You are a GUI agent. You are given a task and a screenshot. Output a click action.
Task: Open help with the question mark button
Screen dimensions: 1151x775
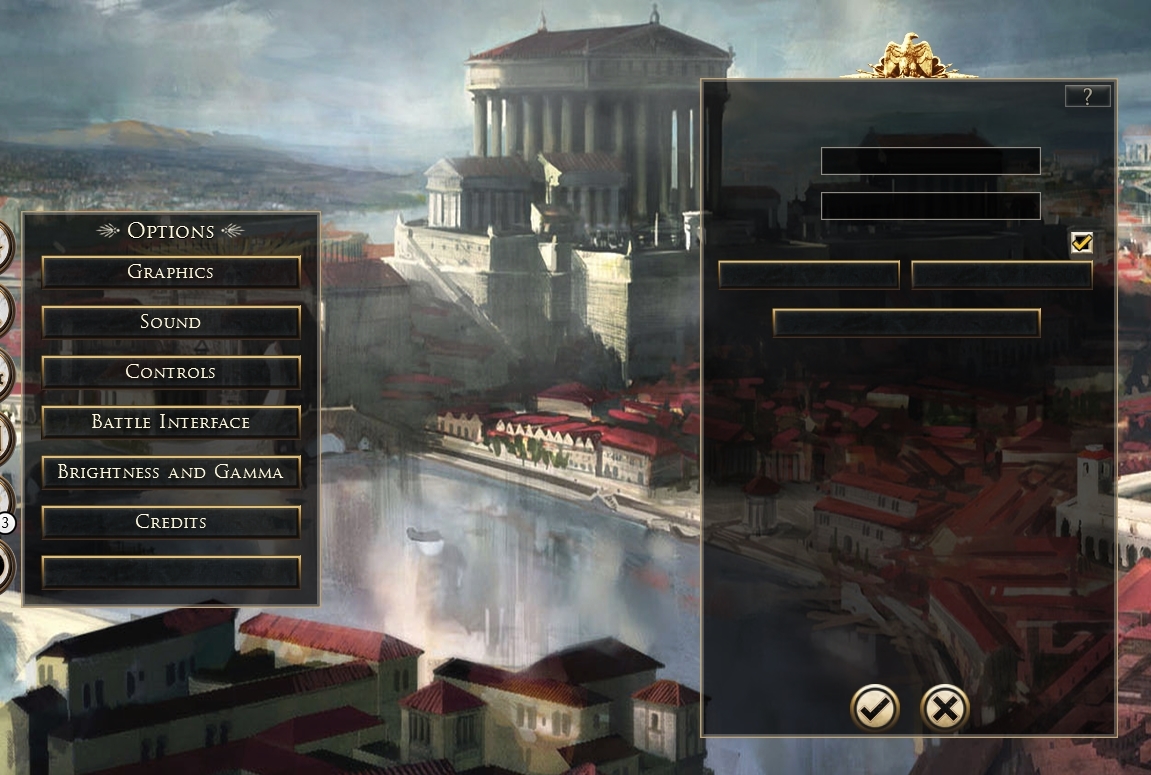[1088, 96]
